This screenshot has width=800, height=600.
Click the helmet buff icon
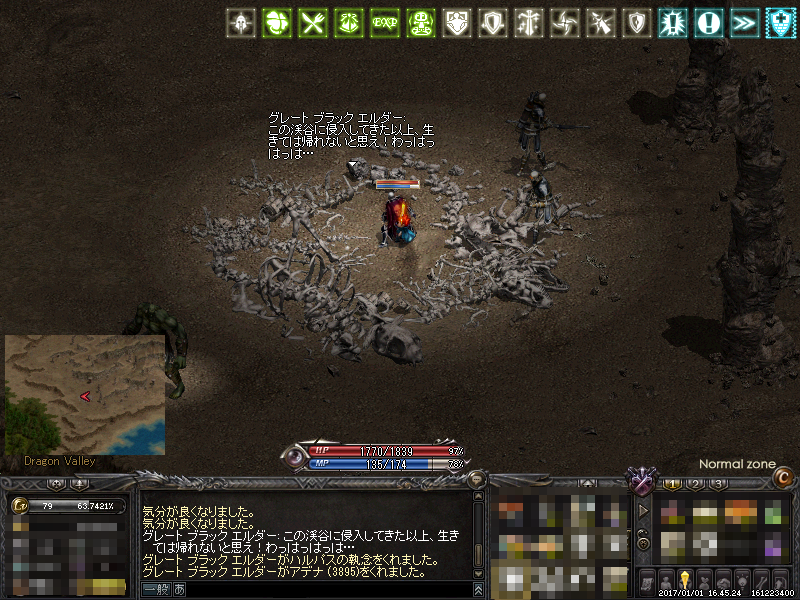tap(240, 23)
